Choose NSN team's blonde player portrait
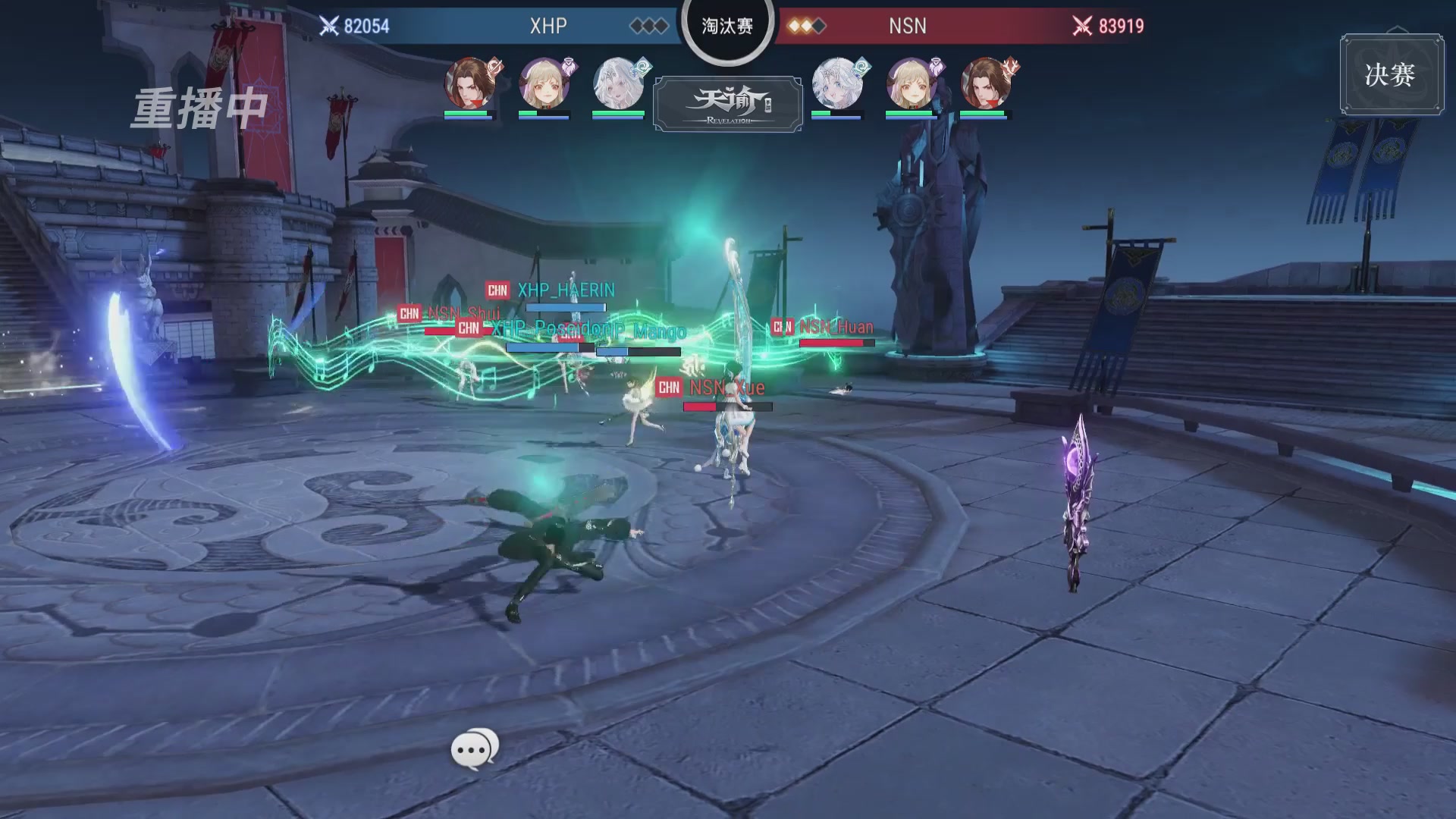This screenshot has height=819, width=1456. [912, 83]
